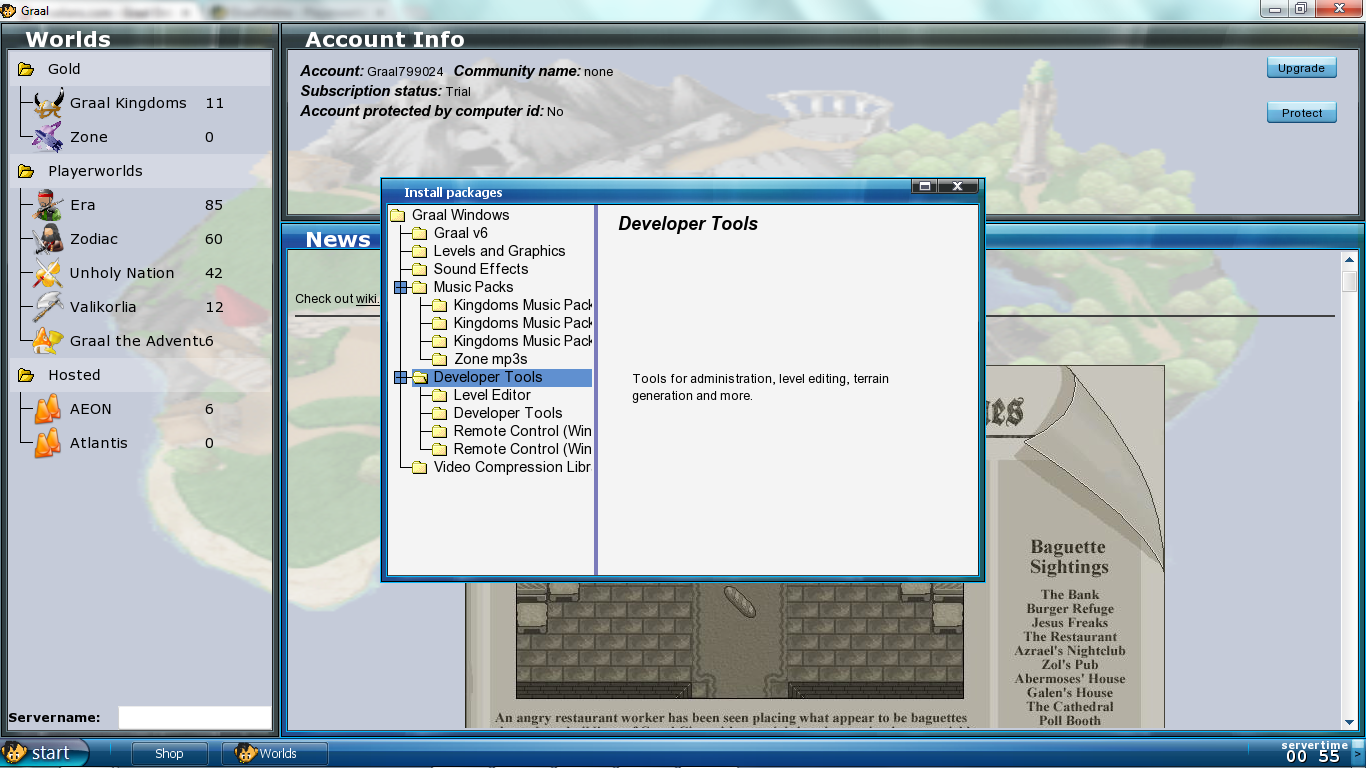Choose the Sound Effects package
This screenshot has width=1366, height=768.
coord(480,269)
